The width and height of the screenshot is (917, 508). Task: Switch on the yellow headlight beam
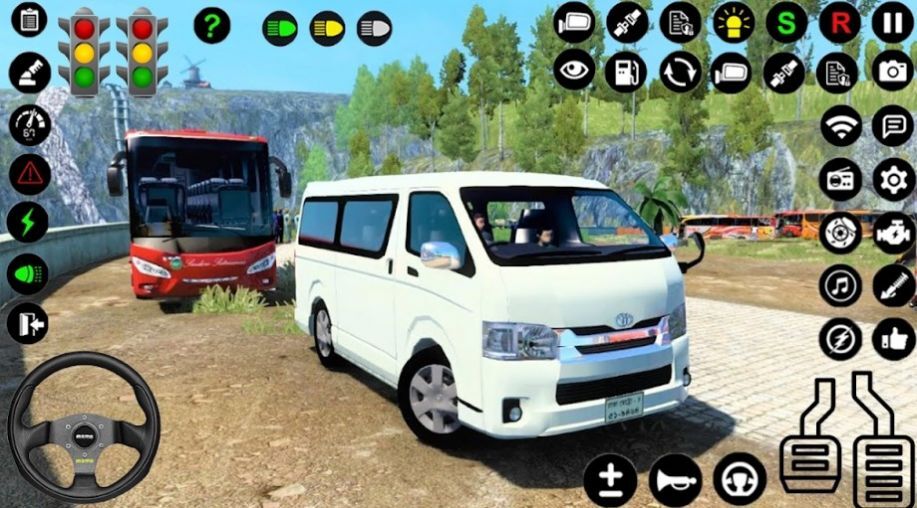pos(327,28)
